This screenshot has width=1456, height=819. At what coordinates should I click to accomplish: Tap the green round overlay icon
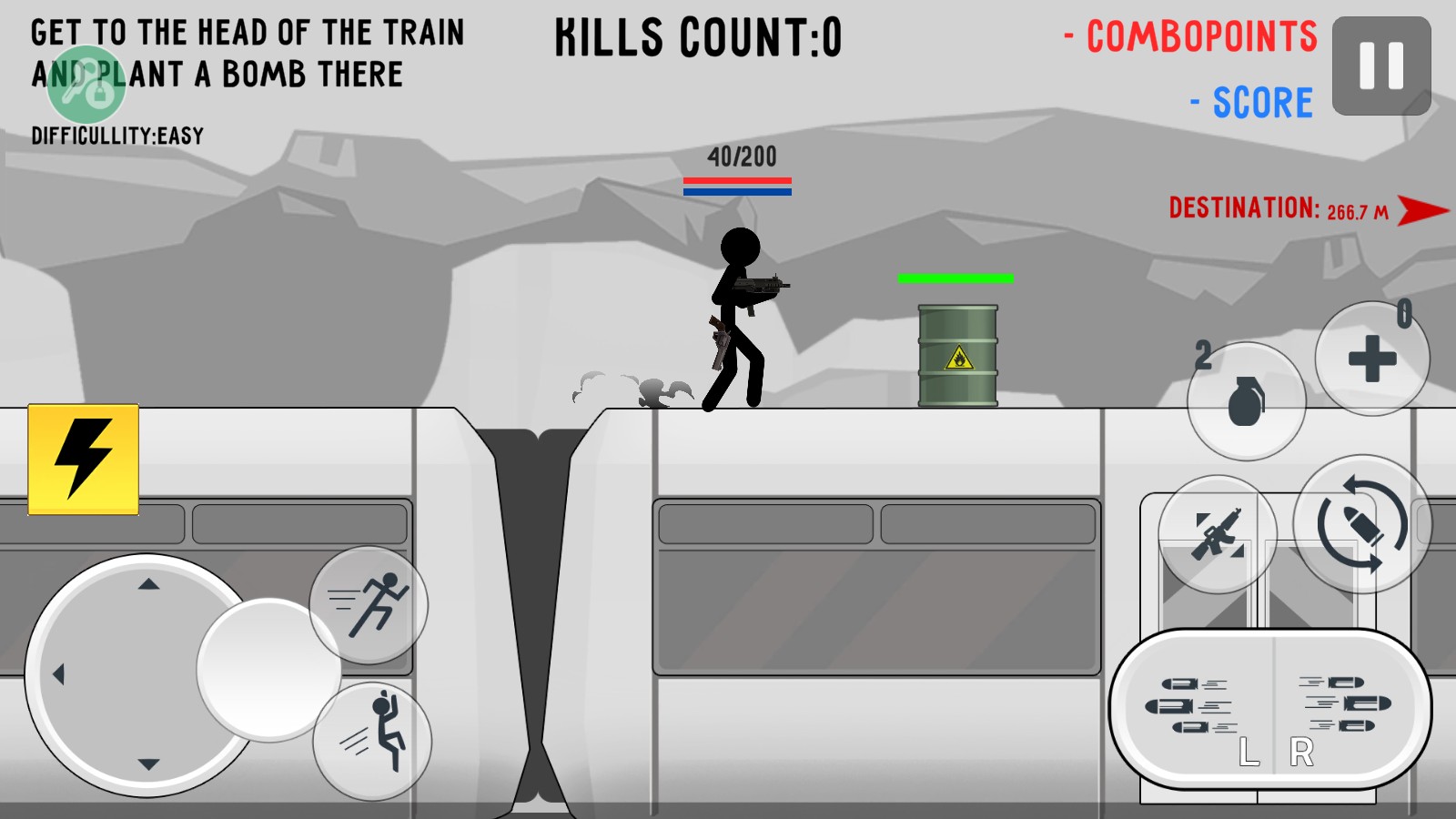86,86
